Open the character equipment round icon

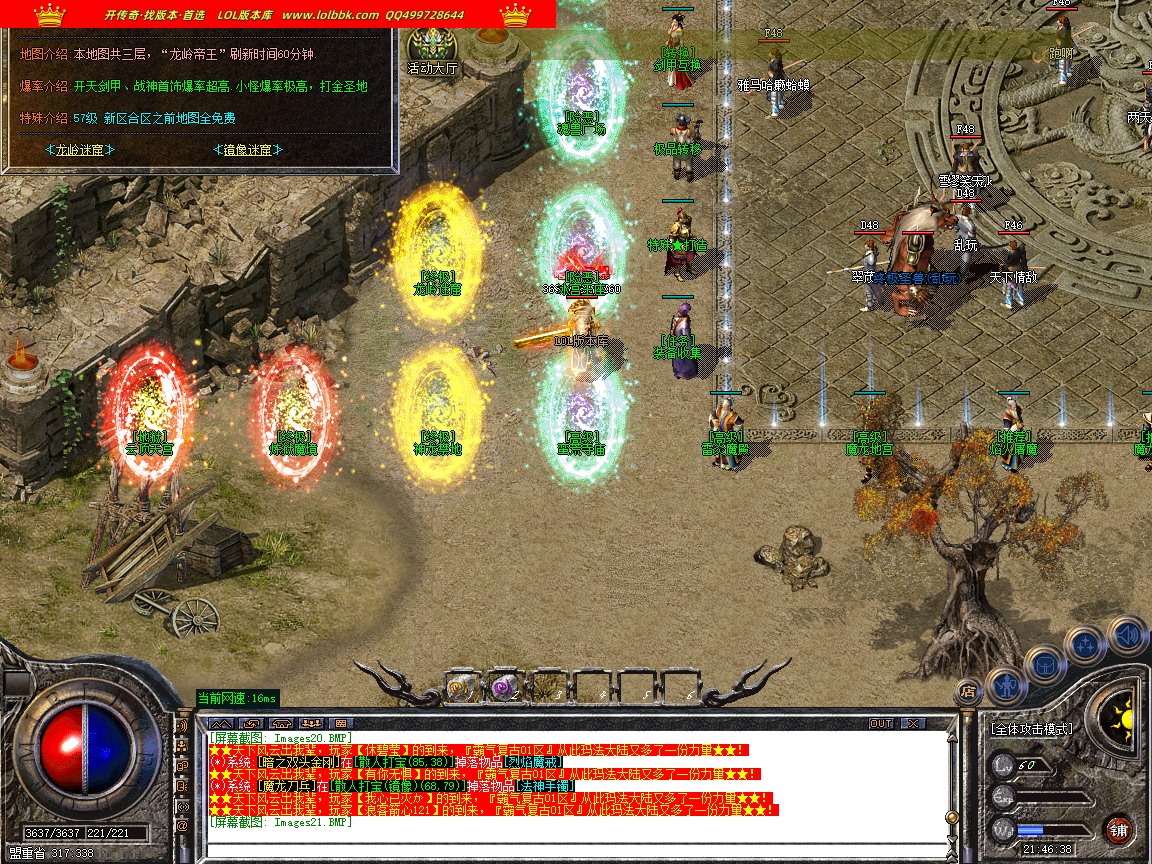point(1006,685)
